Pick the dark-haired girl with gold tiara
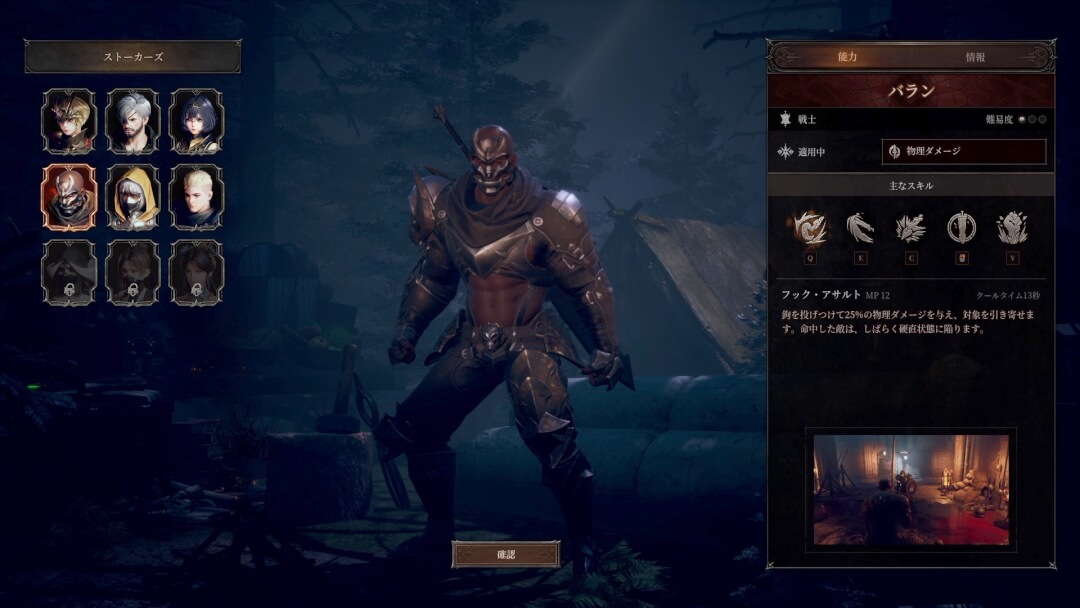This screenshot has width=1080, height=608. point(197,121)
